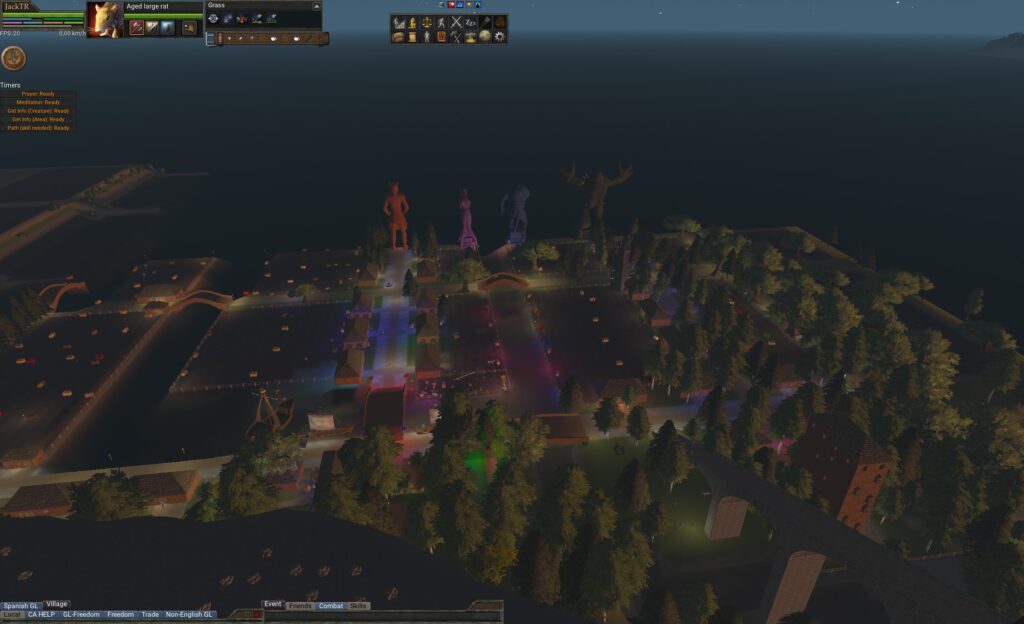
Task: Open the Trade chat tab
Action: [x=150, y=614]
